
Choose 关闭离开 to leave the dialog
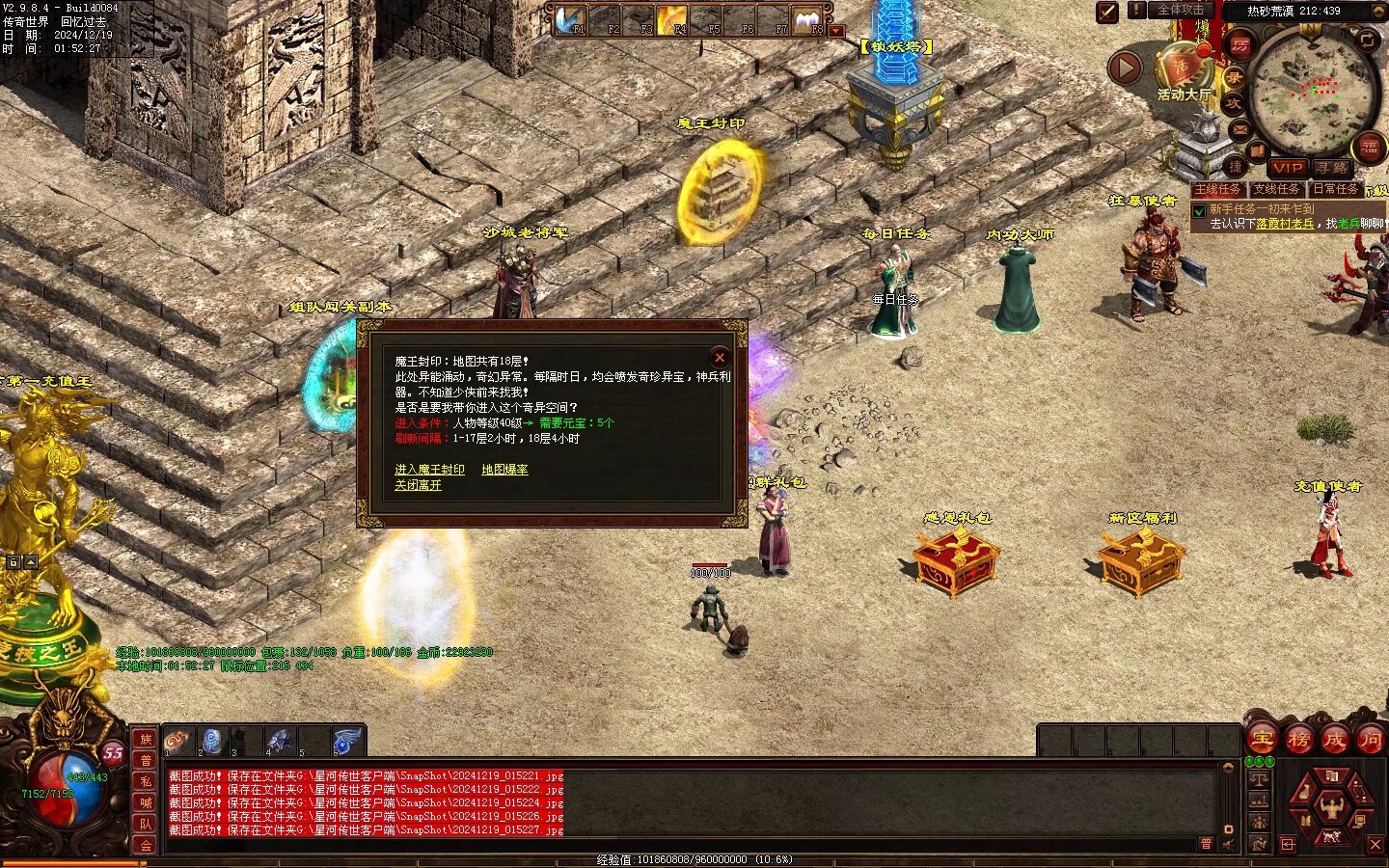click(418, 485)
